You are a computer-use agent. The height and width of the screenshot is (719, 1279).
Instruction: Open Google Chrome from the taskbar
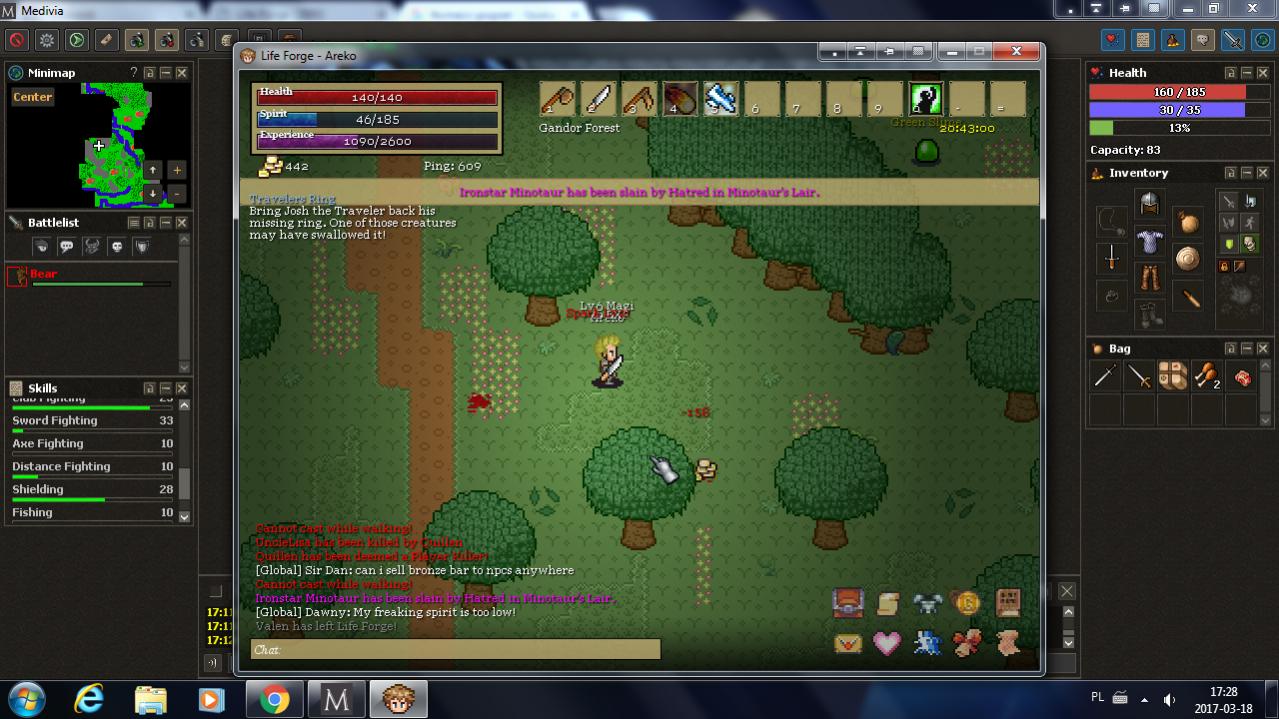coord(274,699)
